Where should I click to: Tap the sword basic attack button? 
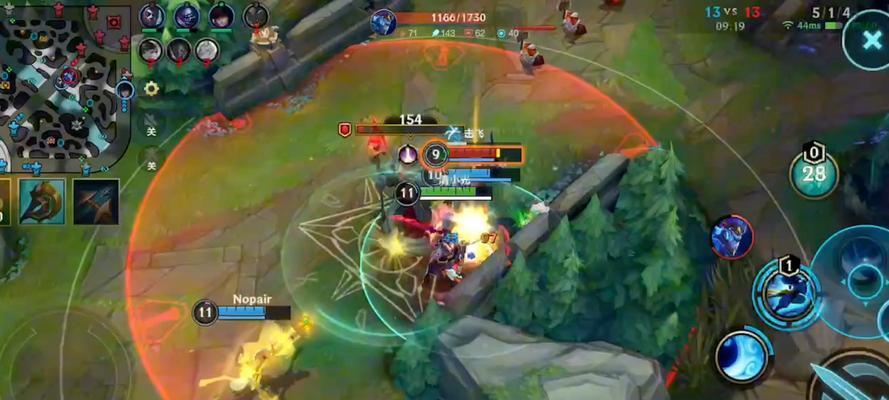(x=850, y=380)
